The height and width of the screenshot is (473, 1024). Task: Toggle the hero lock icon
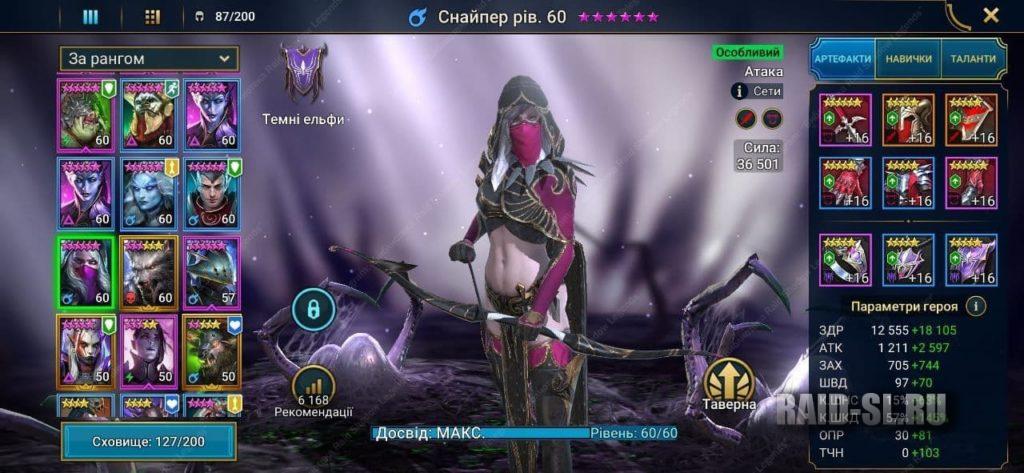313,310
